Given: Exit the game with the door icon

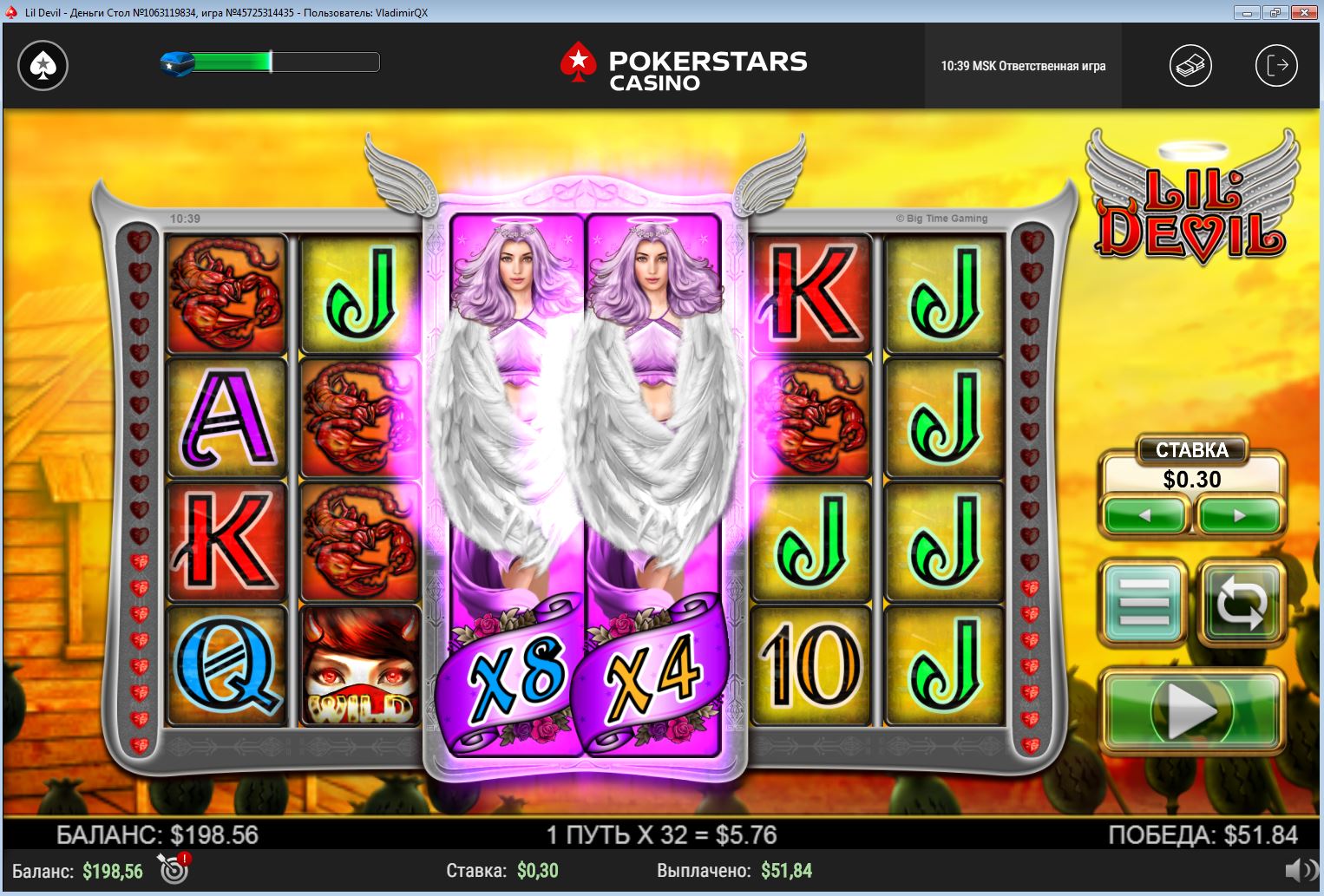Looking at the screenshot, I should pos(1276,66).
